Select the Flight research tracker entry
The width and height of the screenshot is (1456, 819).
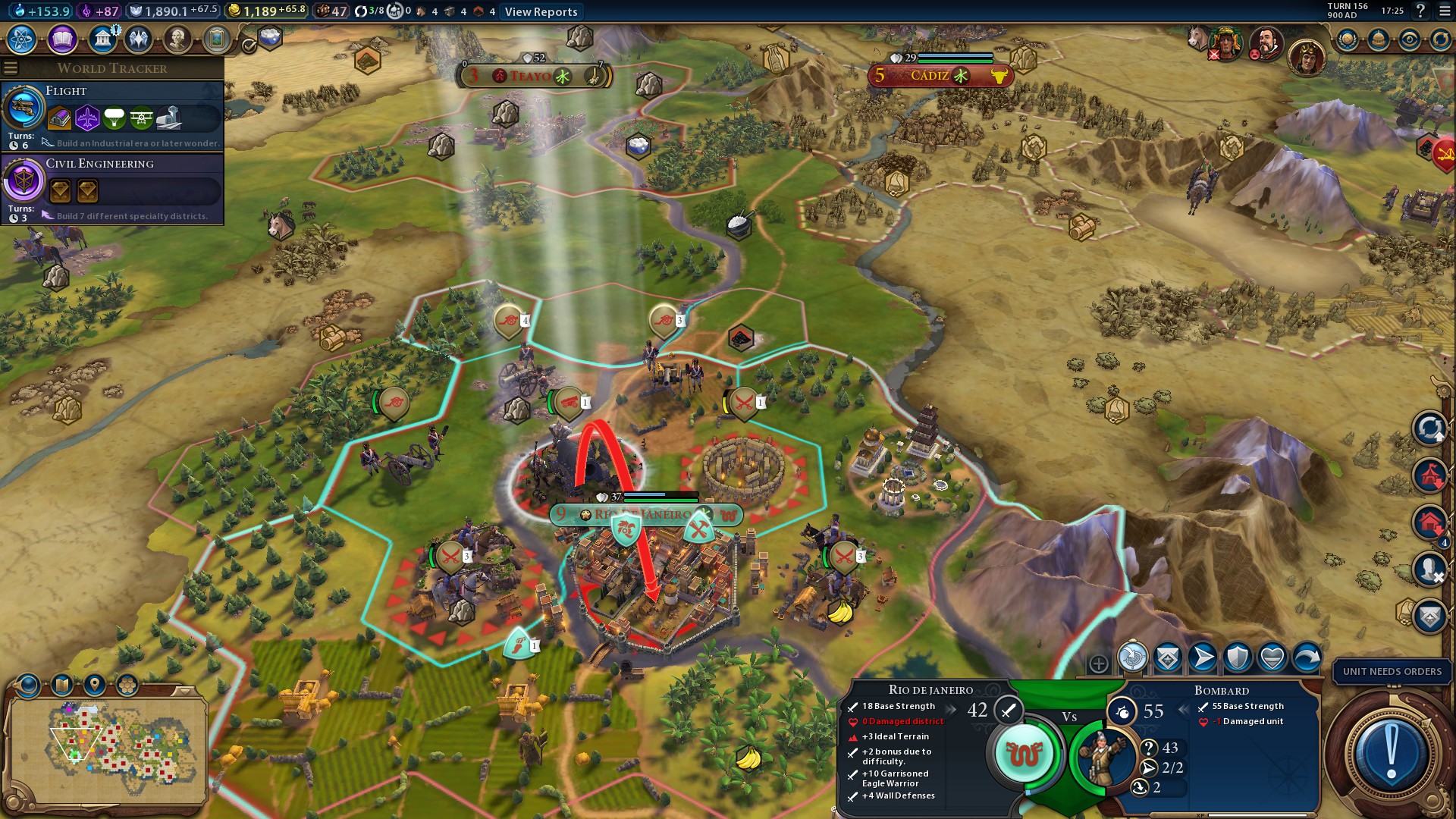(x=112, y=115)
